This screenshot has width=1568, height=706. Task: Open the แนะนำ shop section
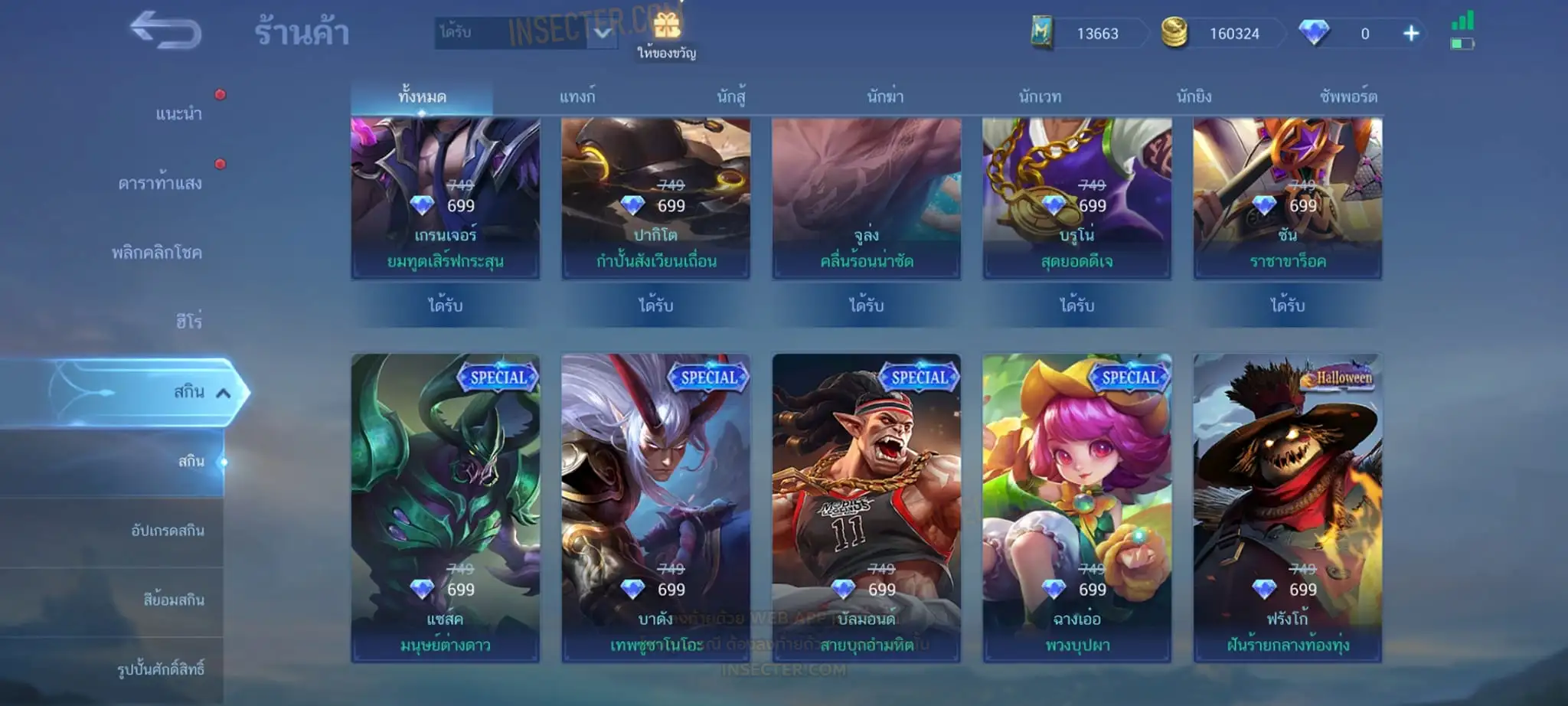[178, 114]
